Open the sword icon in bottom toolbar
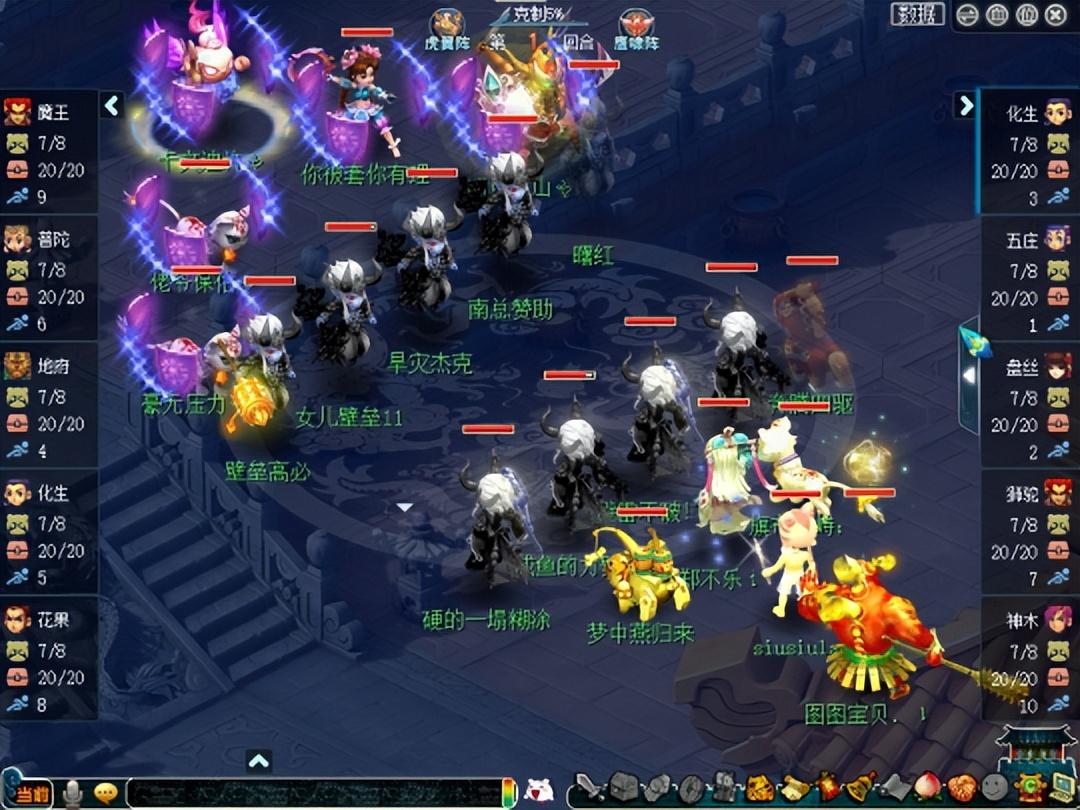Image resolution: width=1080 pixels, height=810 pixels. coord(590,788)
